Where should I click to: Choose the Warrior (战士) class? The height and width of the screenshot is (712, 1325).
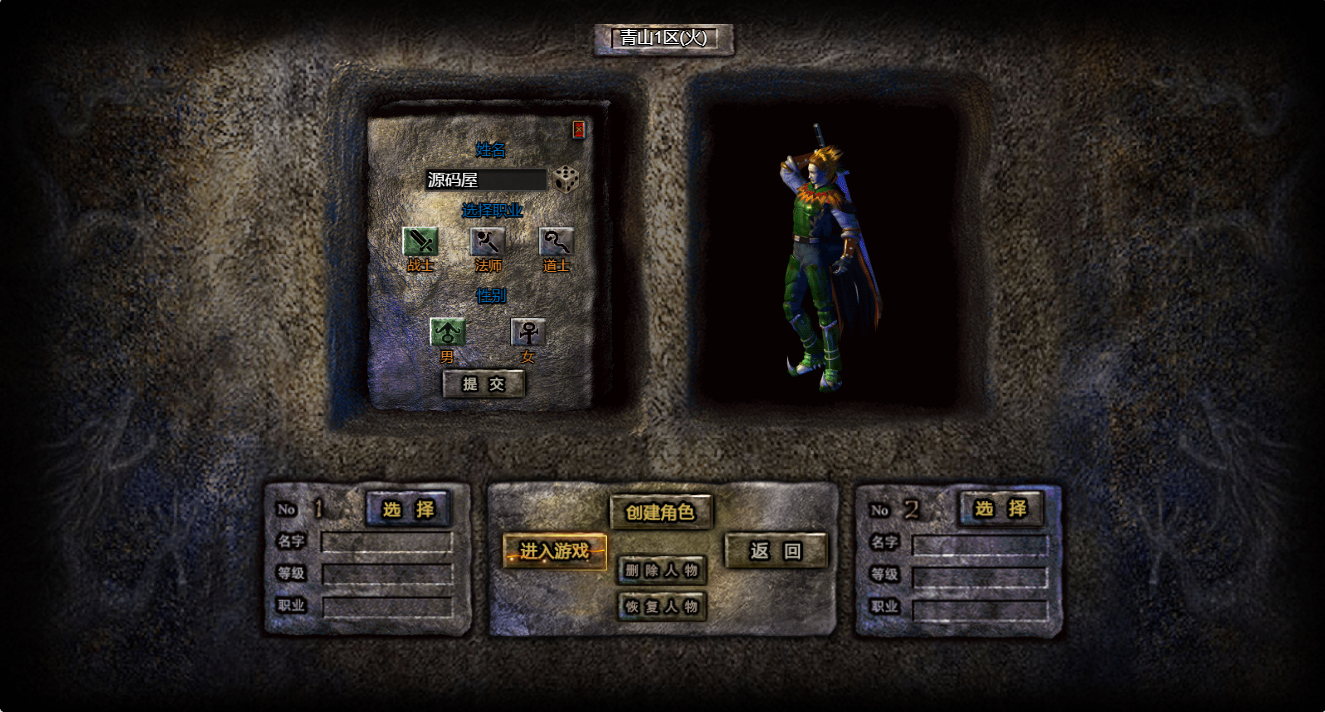click(x=420, y=241)
